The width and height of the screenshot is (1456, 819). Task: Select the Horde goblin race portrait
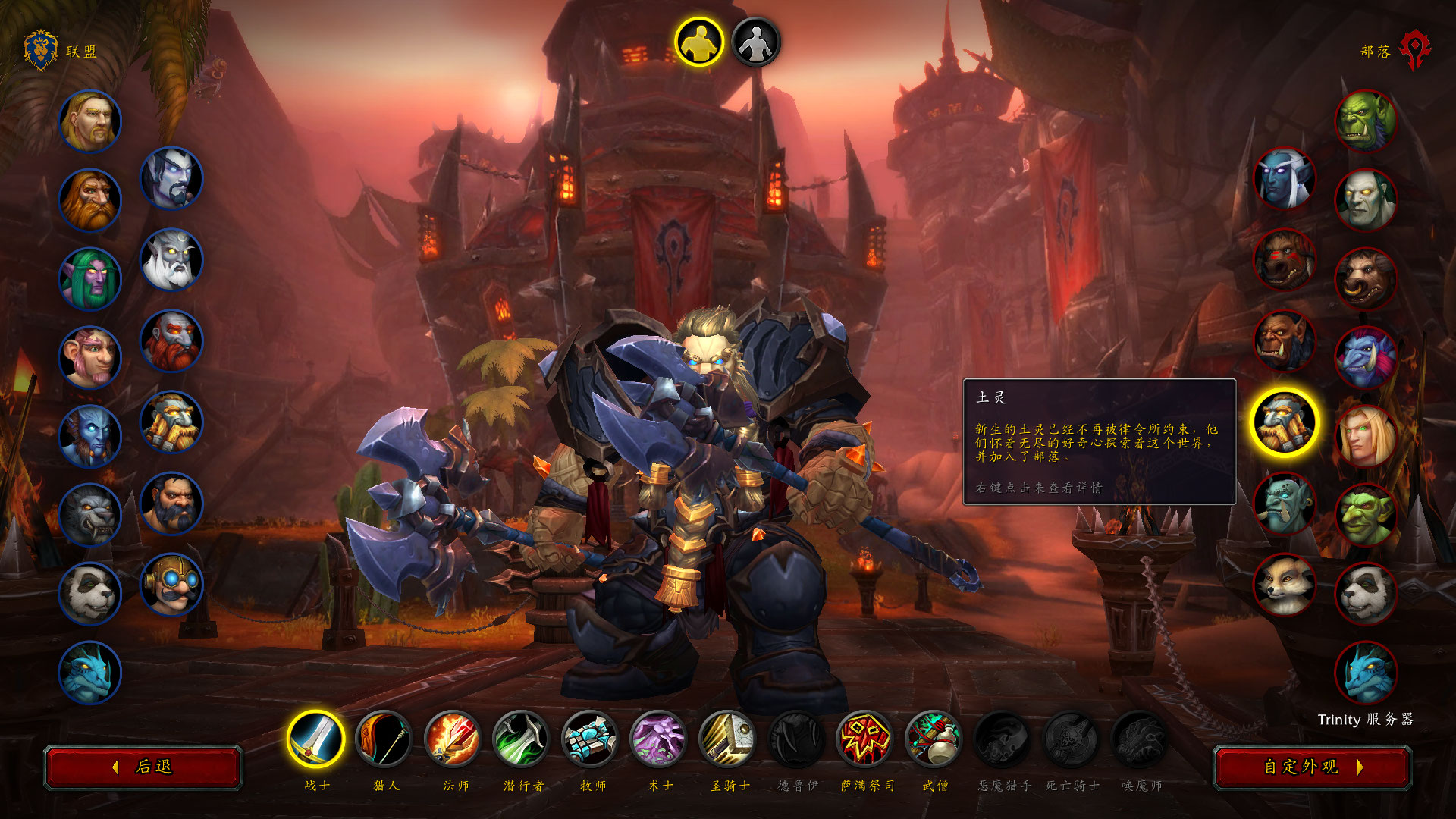pyautogui.click(x=1366, y=516)
